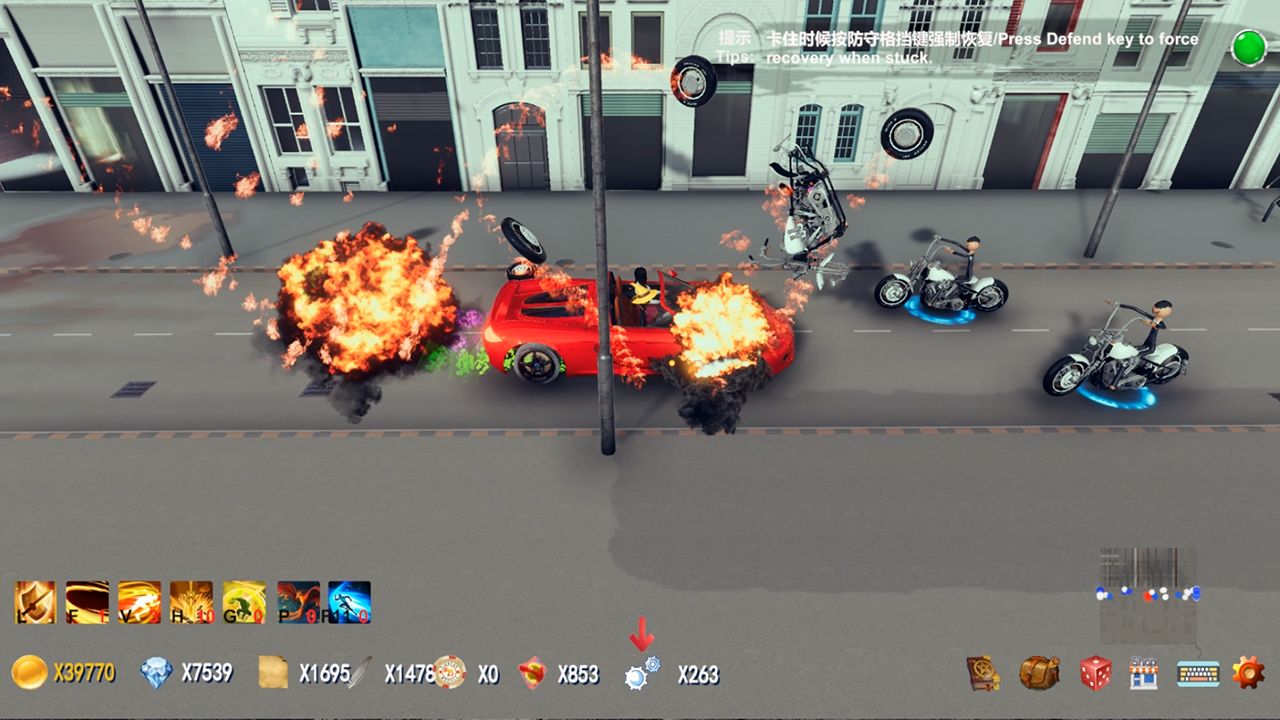The height and width of the screenshot is (720, 1280).
Task: Open the backpack inventory
Action: (x=1039, y=673)
